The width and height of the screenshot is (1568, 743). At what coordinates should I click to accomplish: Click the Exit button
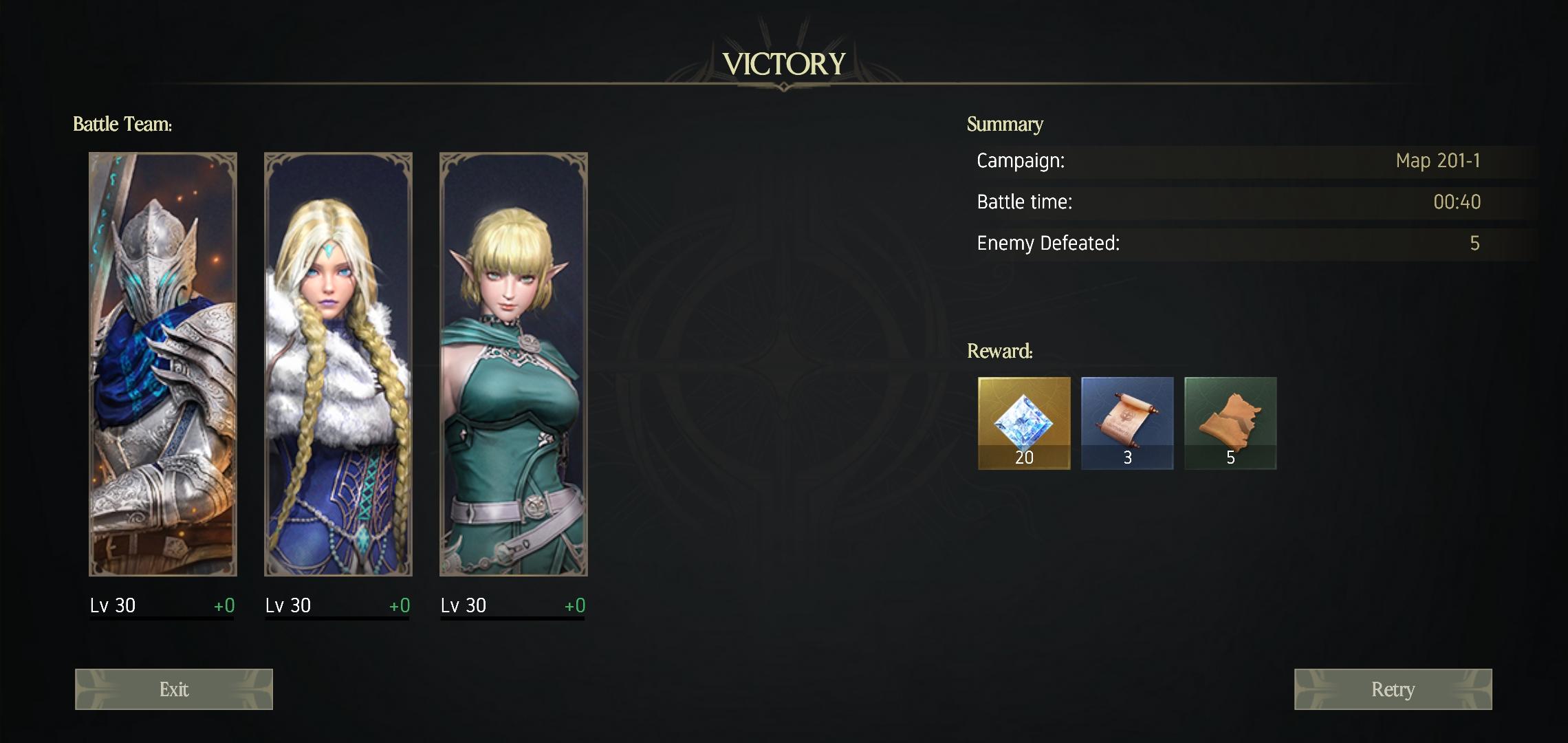coord(173,689)
